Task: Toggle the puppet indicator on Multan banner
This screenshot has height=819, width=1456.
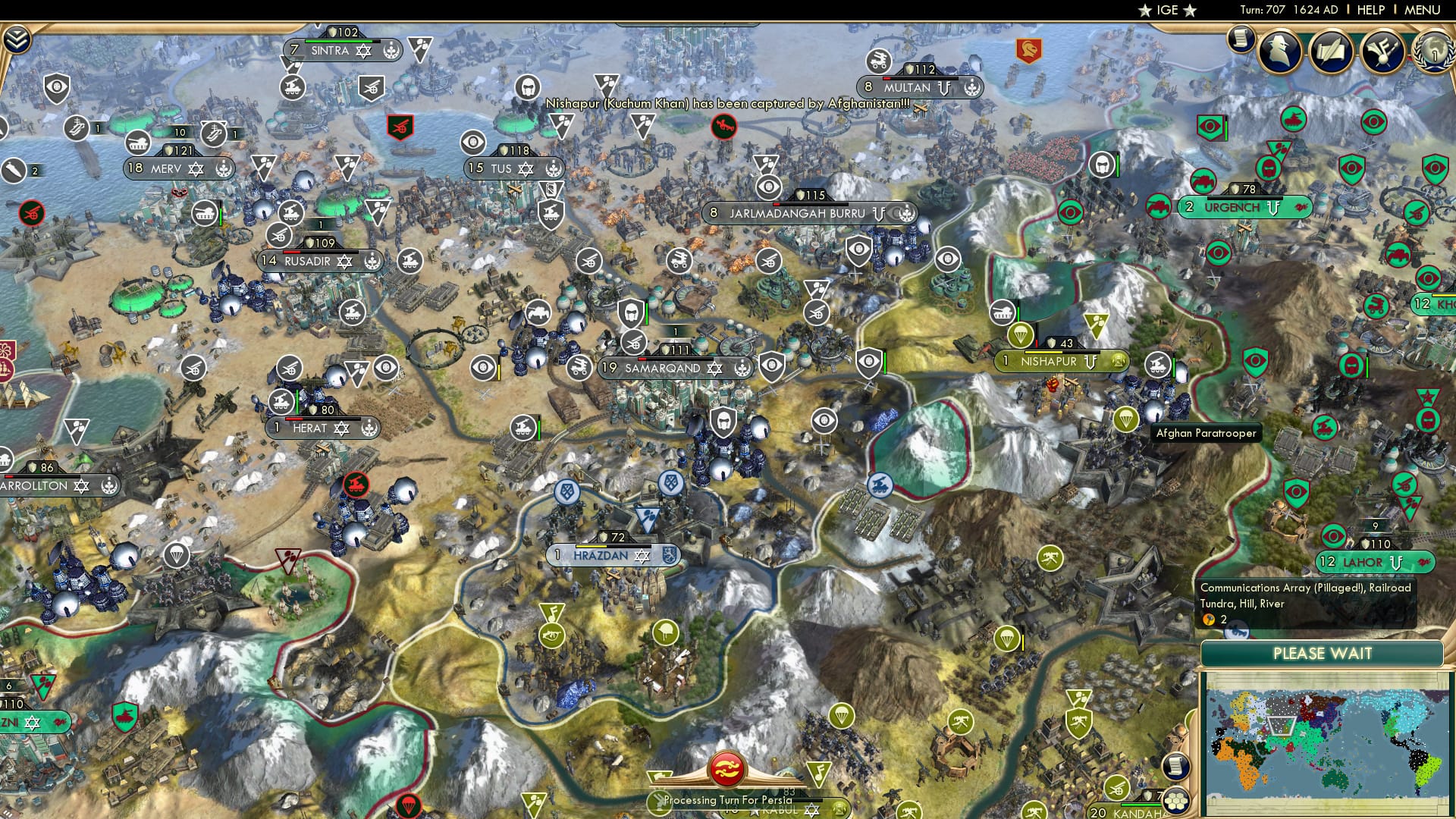Action: click(944, 89)
